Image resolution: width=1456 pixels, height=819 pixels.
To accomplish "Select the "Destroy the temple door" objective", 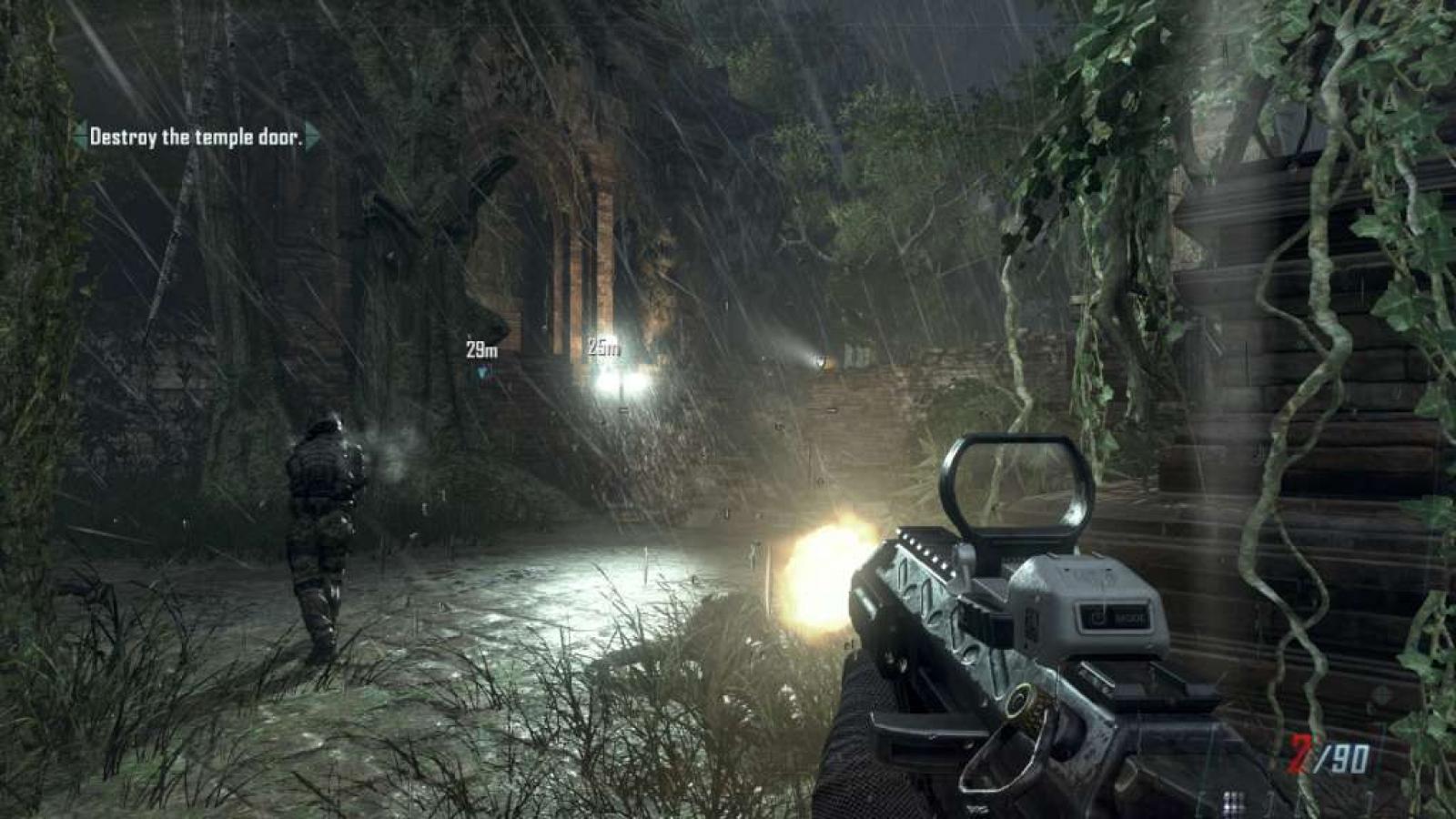I will (196, 137).
